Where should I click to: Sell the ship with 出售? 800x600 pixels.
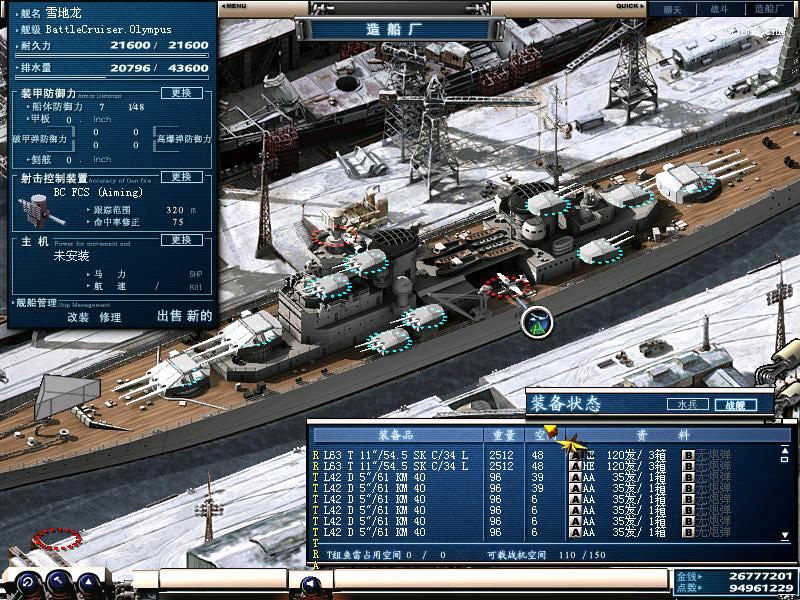170,316
